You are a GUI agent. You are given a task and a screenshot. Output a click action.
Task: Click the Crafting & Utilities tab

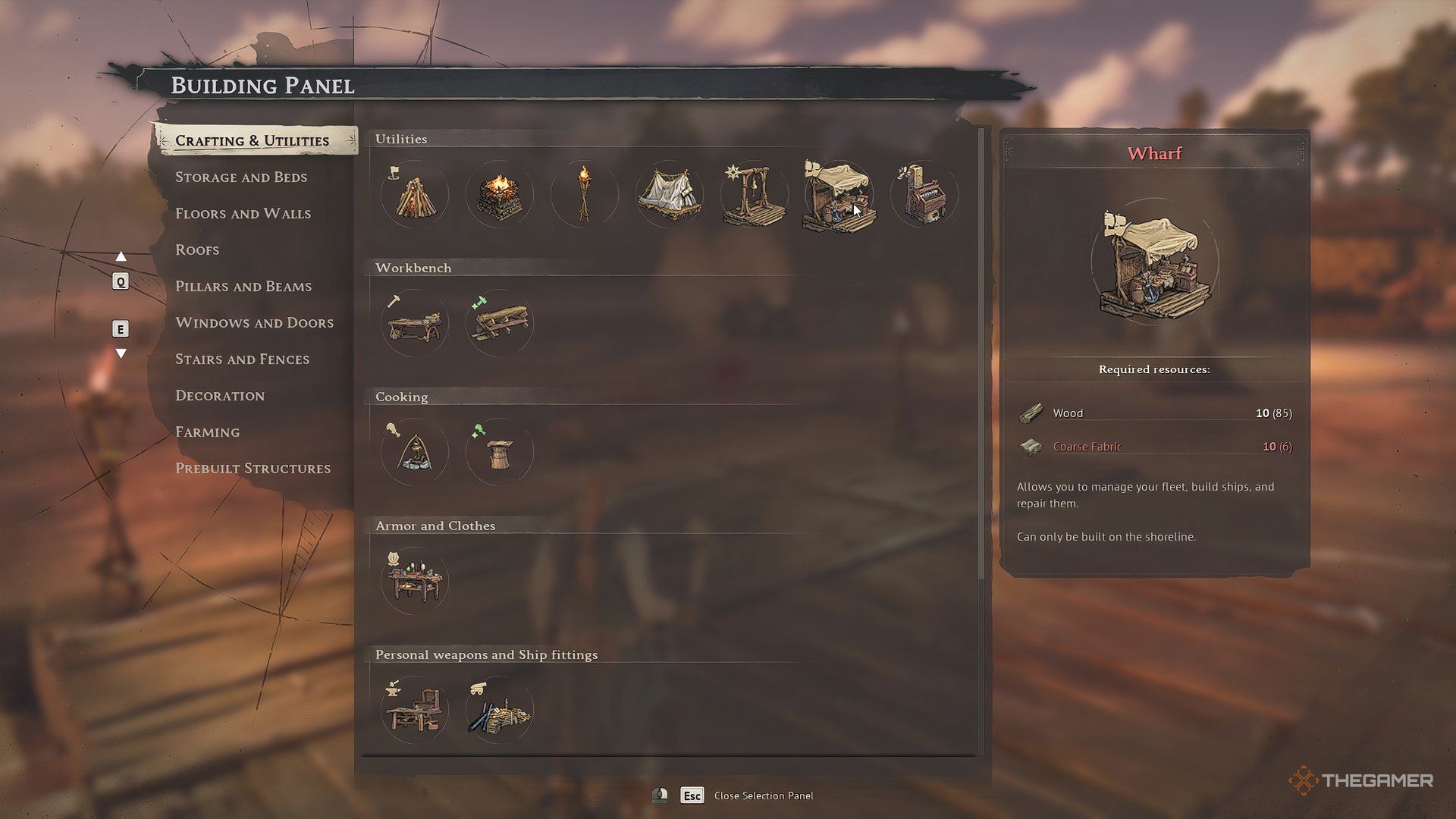[x=252, y=141]
